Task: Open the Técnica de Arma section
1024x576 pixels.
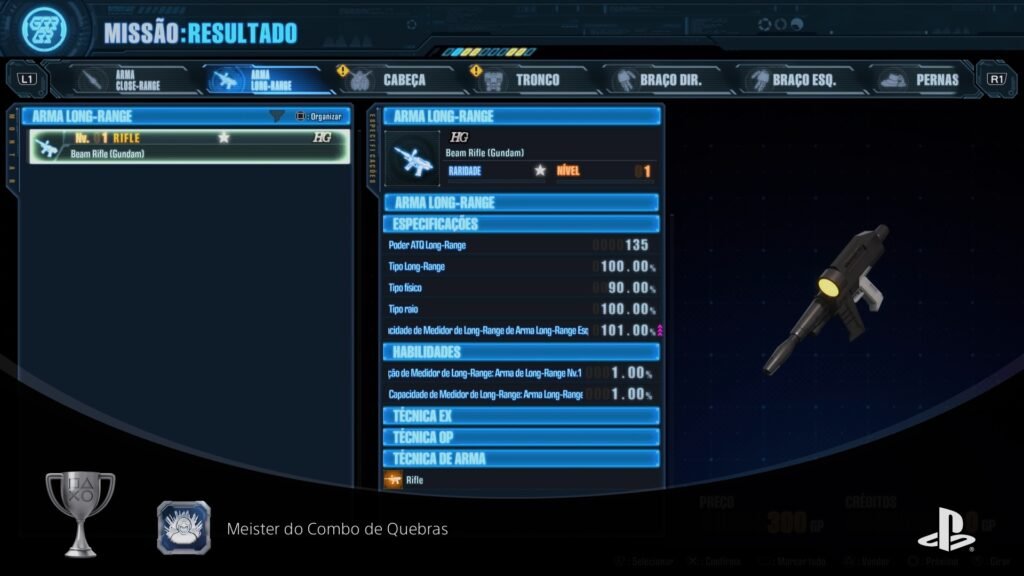Action: pos(521,459)
